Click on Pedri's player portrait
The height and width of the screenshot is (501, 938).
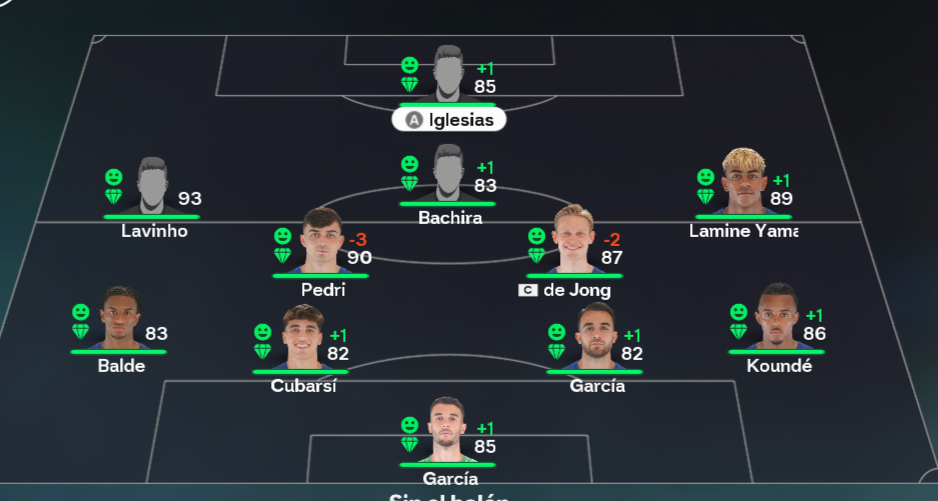(x=322, y=241)
